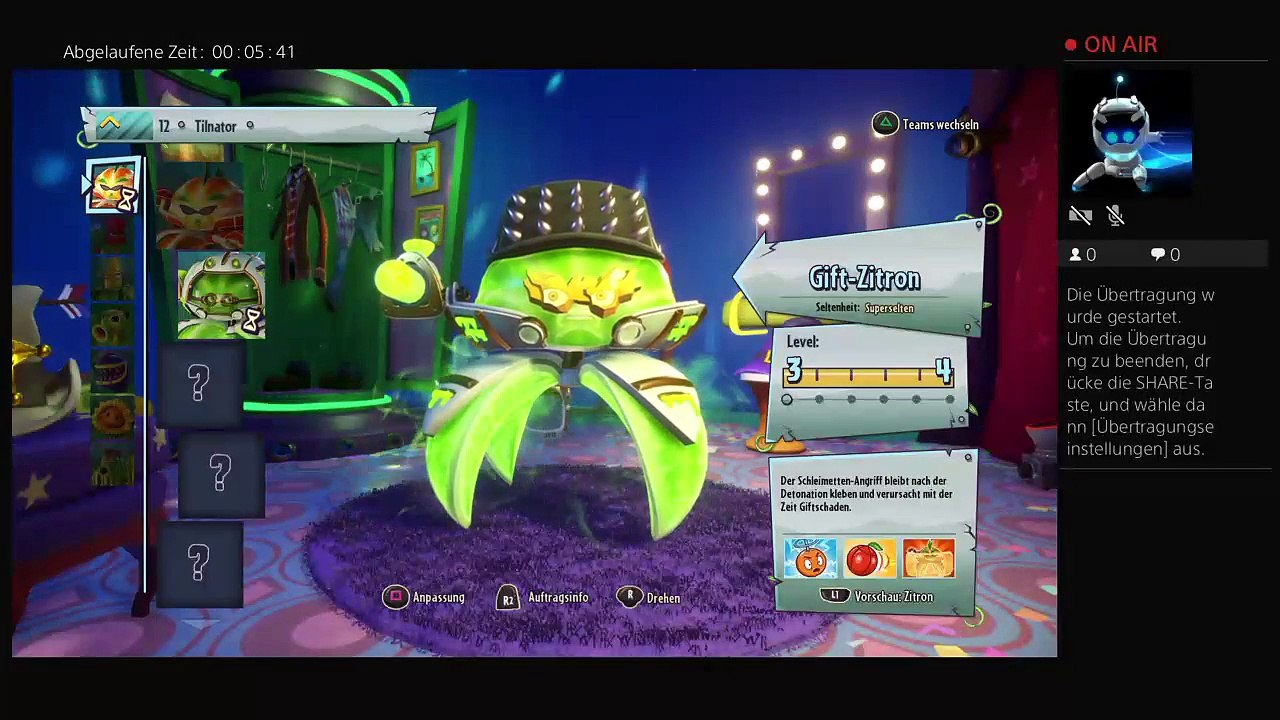Screen dimensions: 1280x720
Task: Click the orange shield ability icon
Action: coord(928,558)
